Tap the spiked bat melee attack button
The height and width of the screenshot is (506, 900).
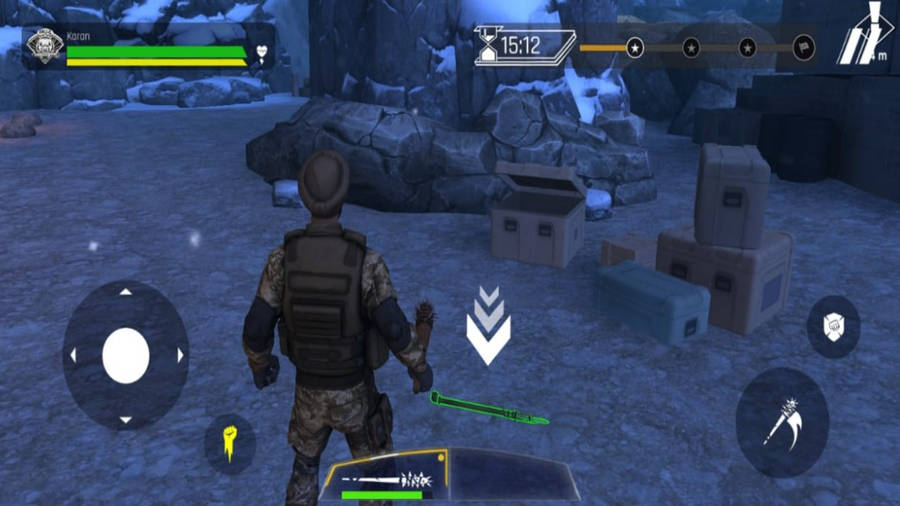coord(782,422)
